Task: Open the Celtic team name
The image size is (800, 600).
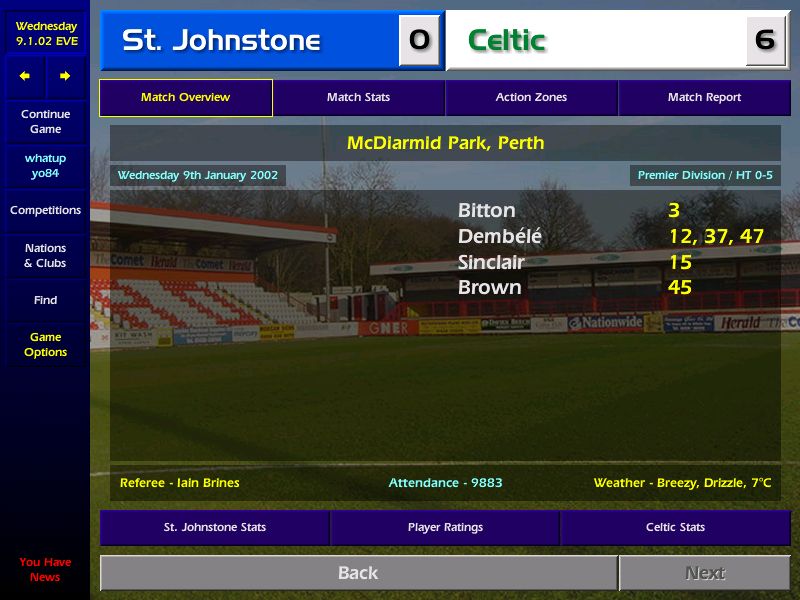Action: click(507, 41)
